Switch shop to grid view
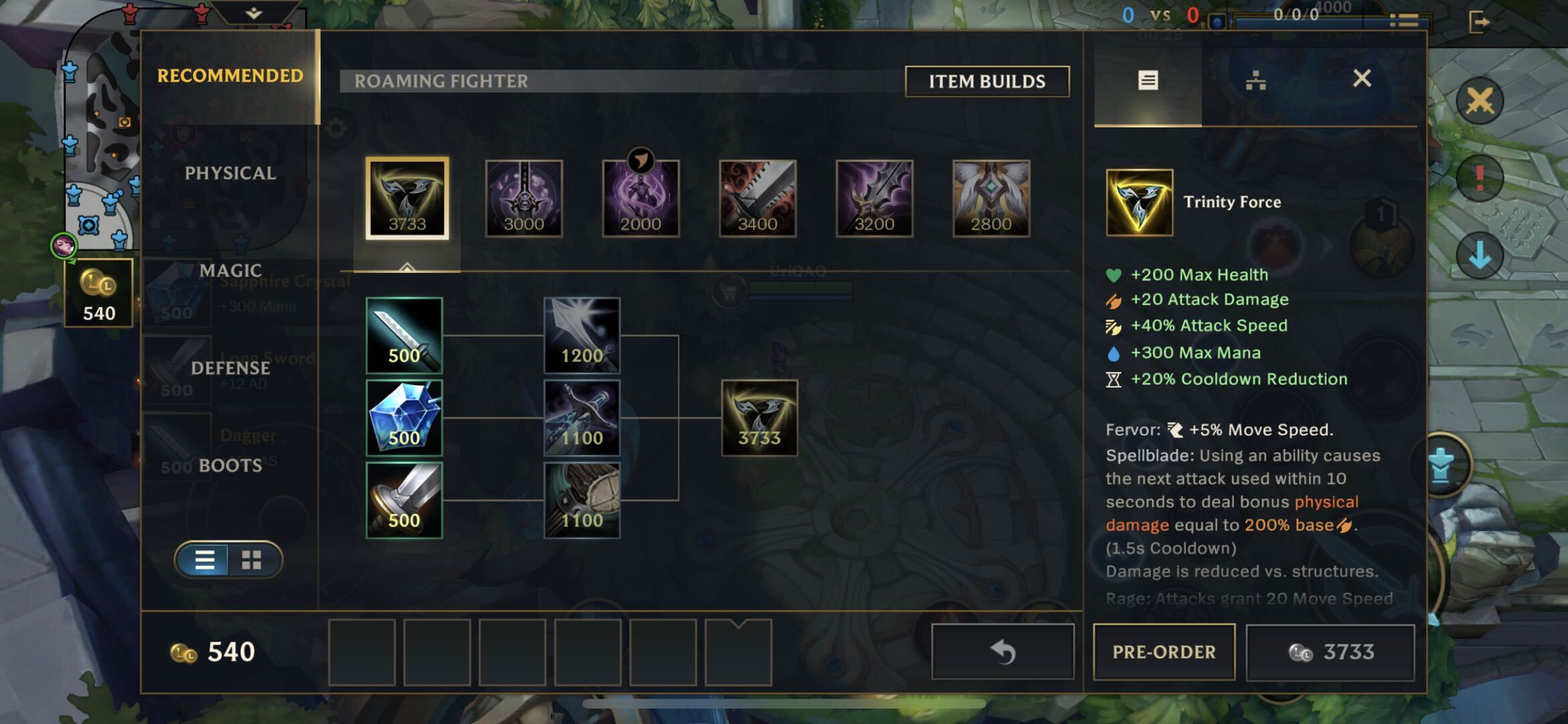This screenshot has width=1568, height=724. tap(252, 560)
